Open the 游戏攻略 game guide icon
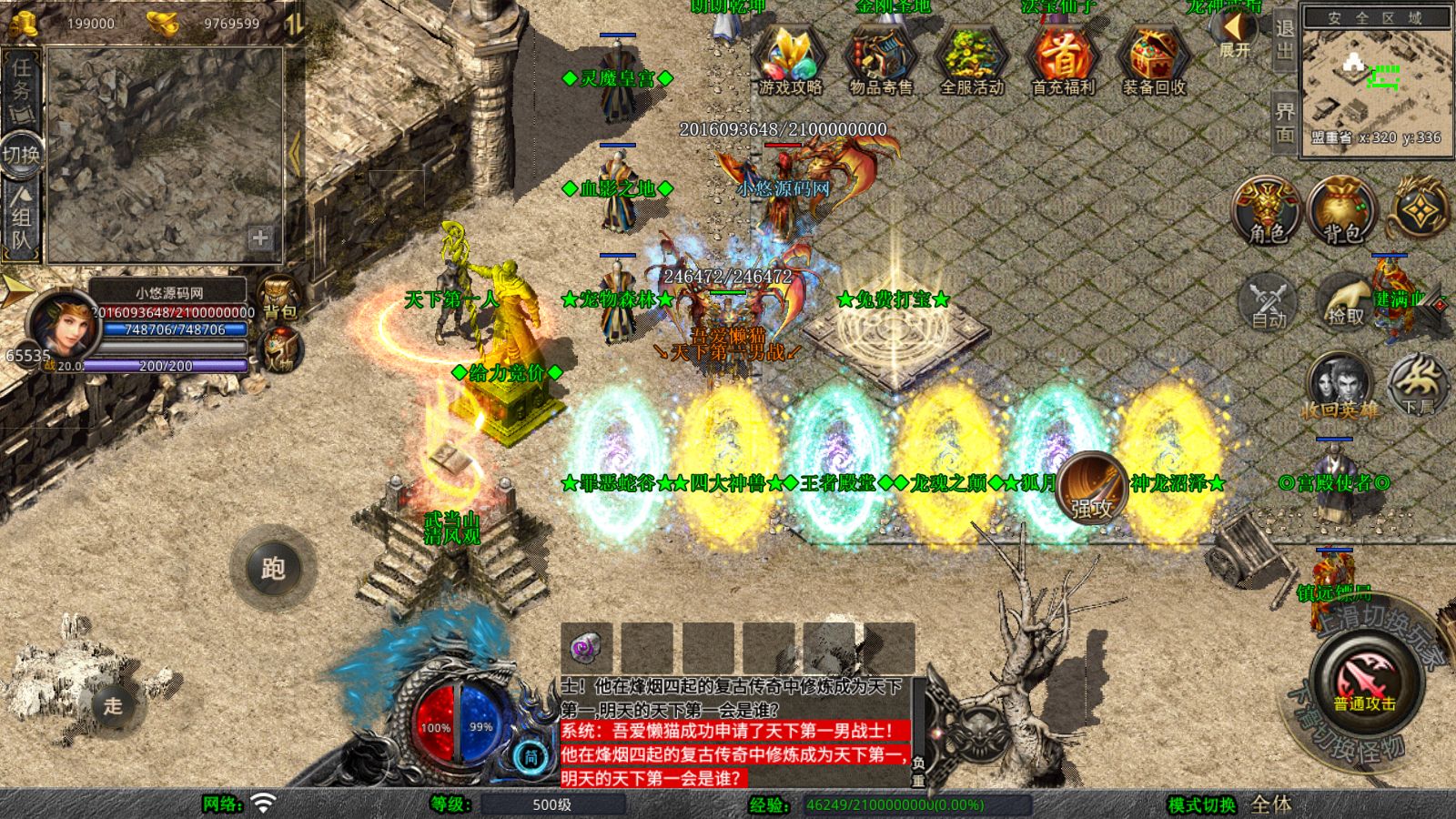1456x819 pixels. [790, 59]
